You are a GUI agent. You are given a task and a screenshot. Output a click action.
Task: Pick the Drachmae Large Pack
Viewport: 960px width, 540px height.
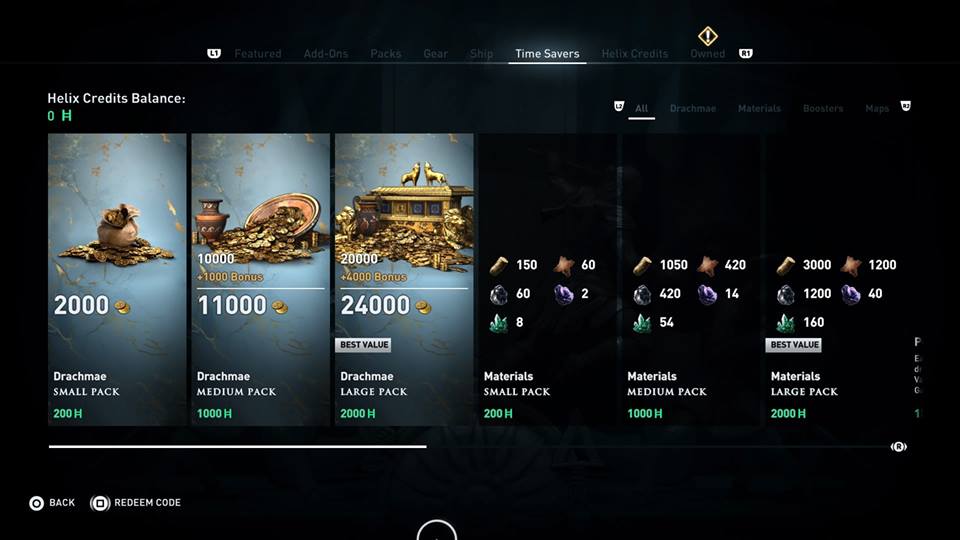pyautogui.click(x=404, y=280)
